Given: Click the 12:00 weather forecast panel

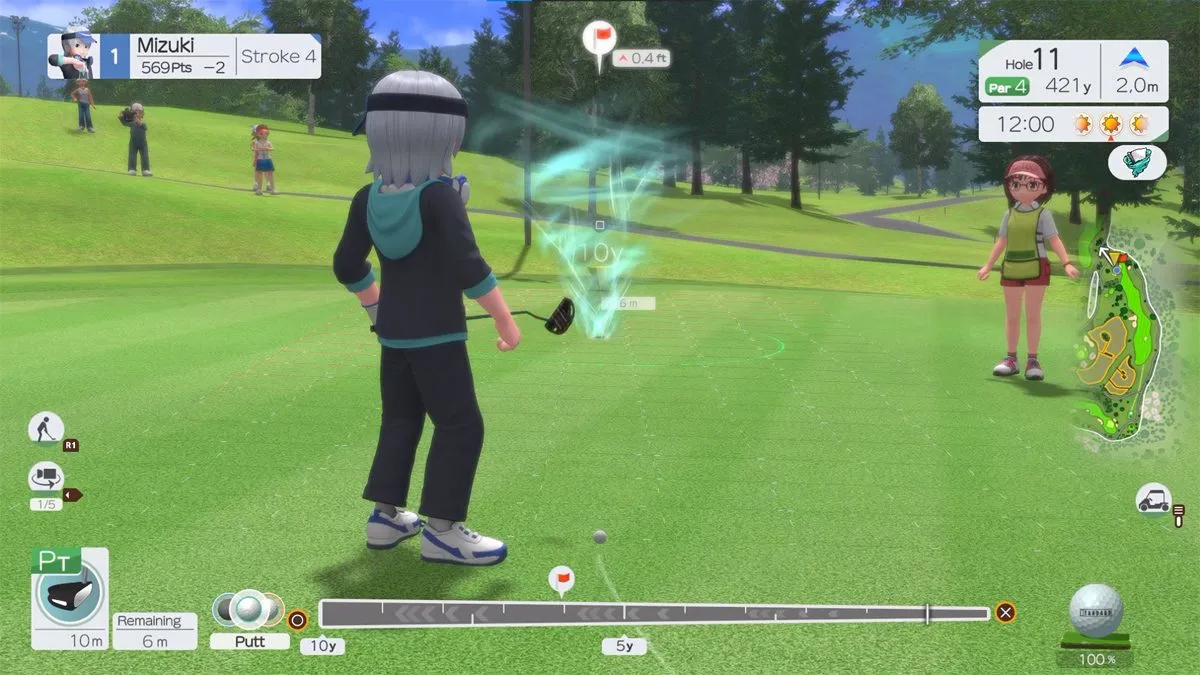Looking at the screenshot, I should pos(1072,124).
